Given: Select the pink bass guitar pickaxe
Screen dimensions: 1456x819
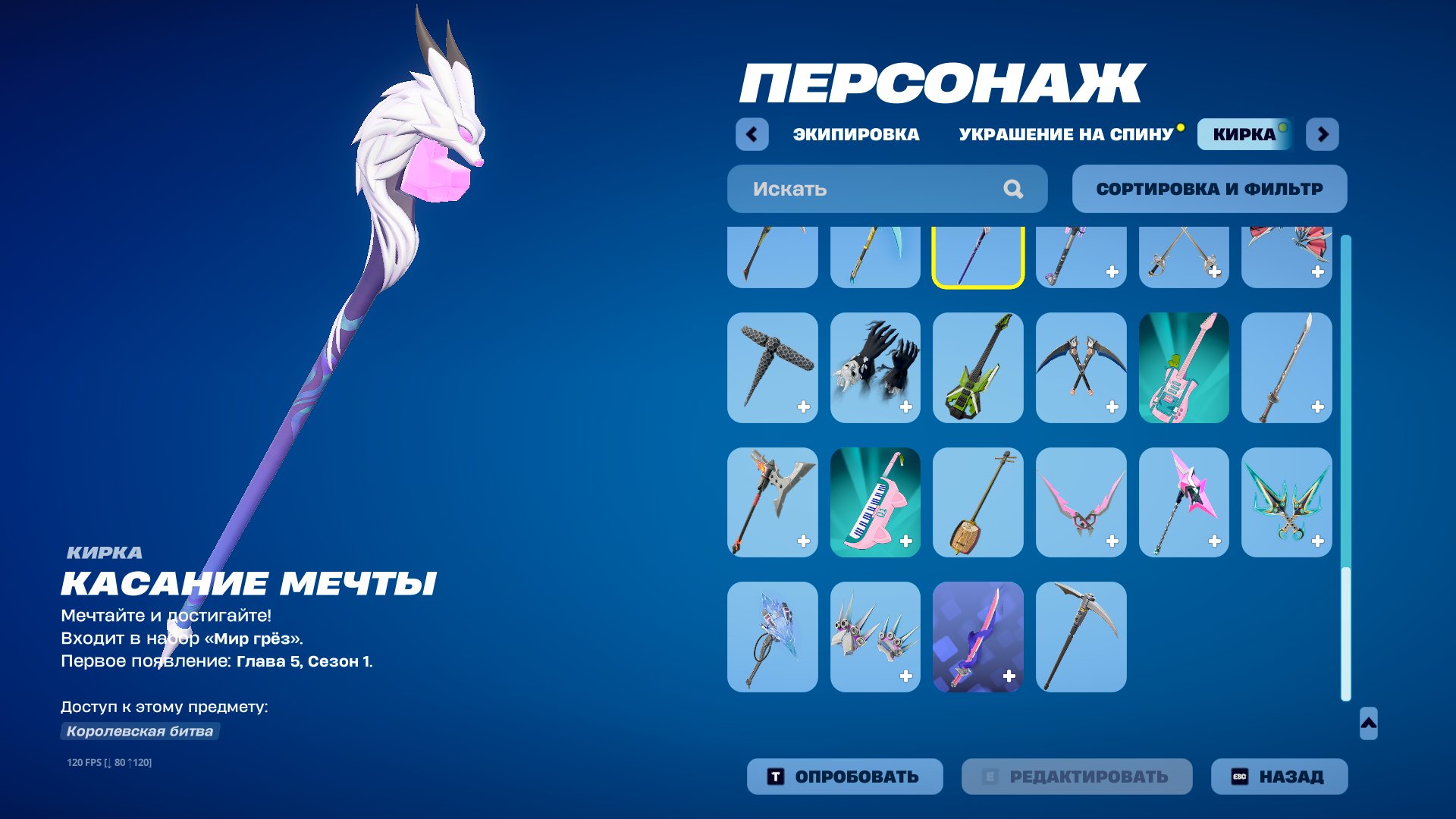Looking at the screenshot, I should pyautogui.click(x=1184, y=368).
